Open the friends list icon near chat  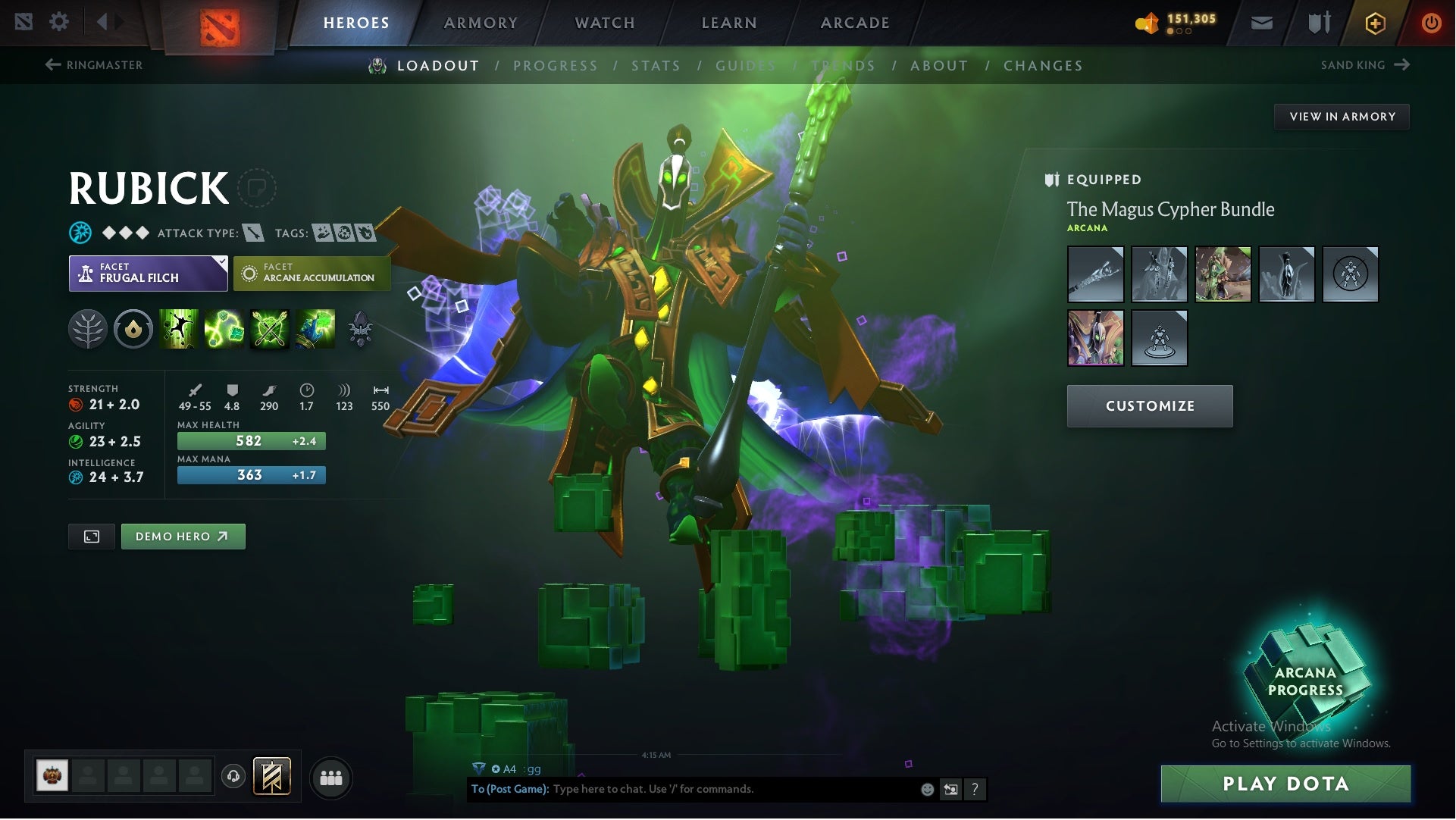[x=331, y=777]
